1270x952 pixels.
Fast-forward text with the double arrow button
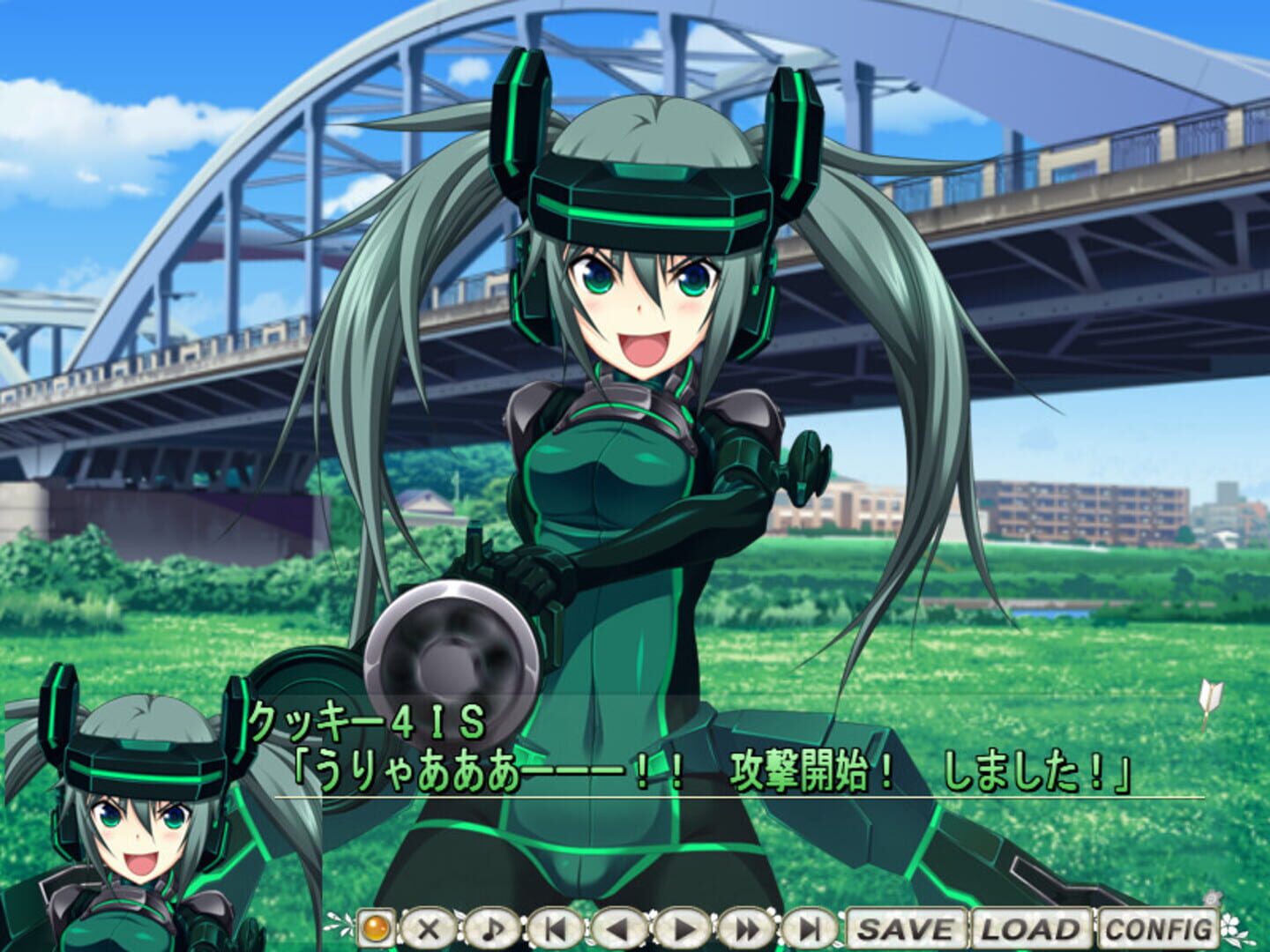click(747, 928)
